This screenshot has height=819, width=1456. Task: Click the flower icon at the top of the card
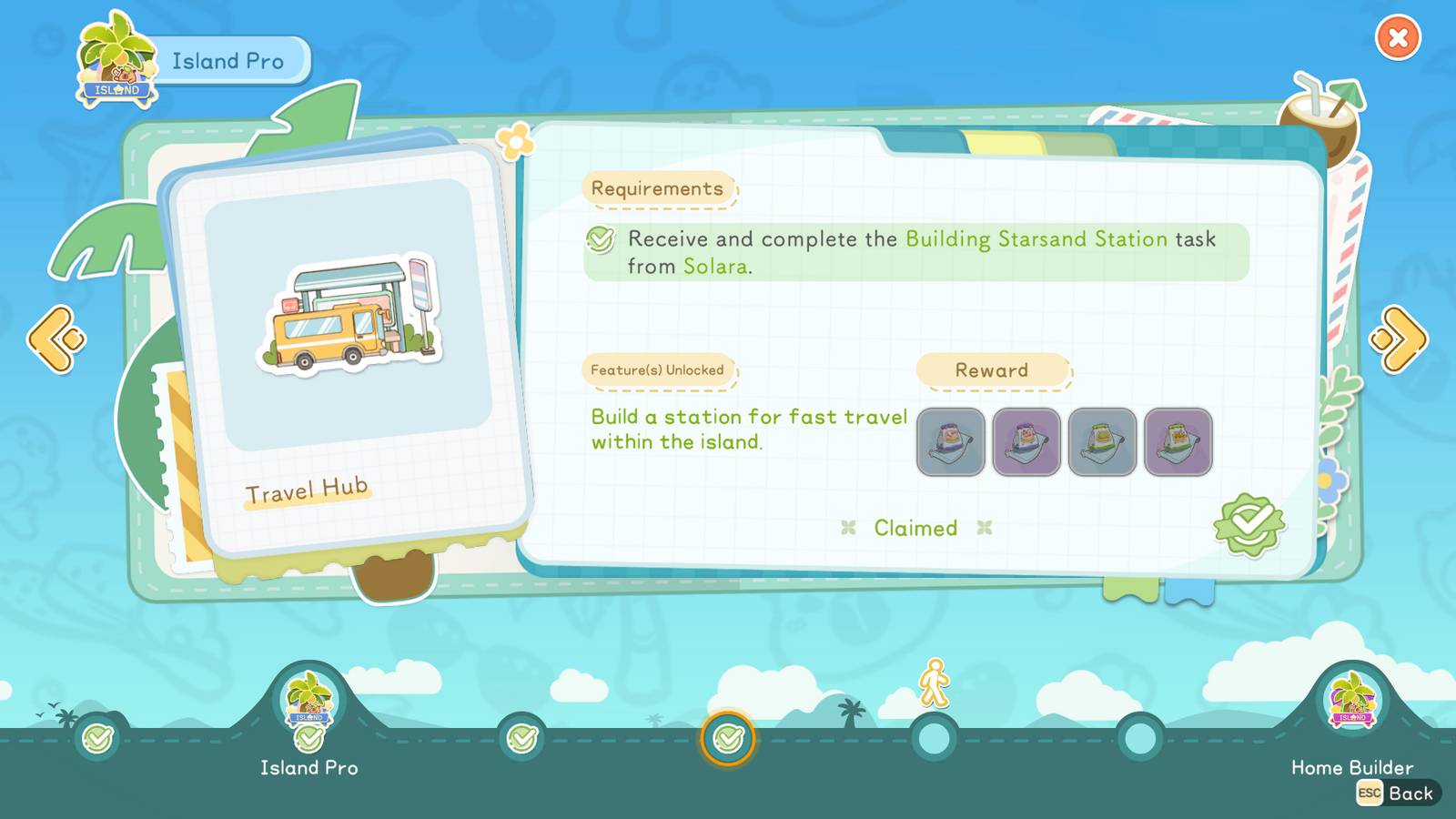pos(515,141)
